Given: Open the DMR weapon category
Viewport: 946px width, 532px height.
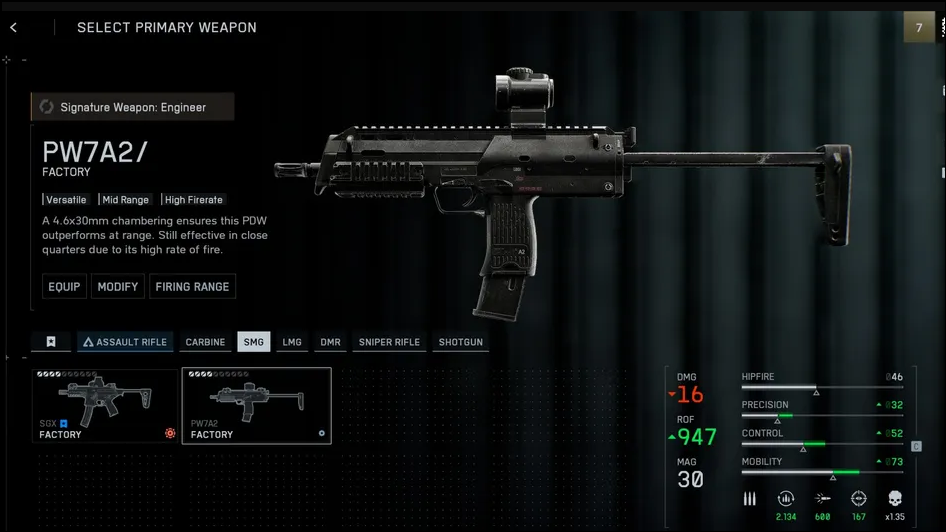Looking at the screenshot, I should pyautogui.click(x=330, y=342).
